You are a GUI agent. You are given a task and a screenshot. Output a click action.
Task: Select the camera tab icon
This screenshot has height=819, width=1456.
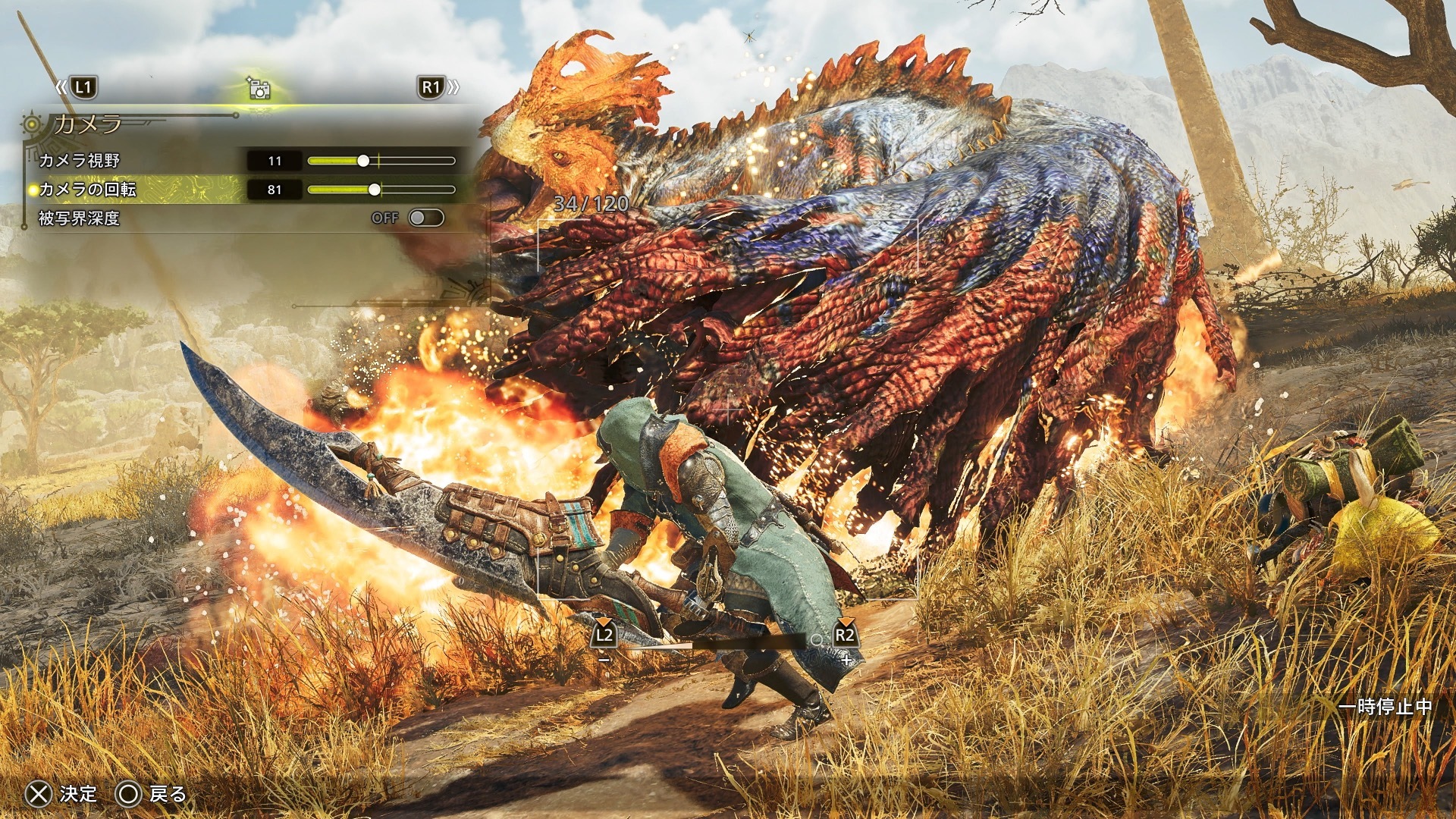[x=259, y=88]
